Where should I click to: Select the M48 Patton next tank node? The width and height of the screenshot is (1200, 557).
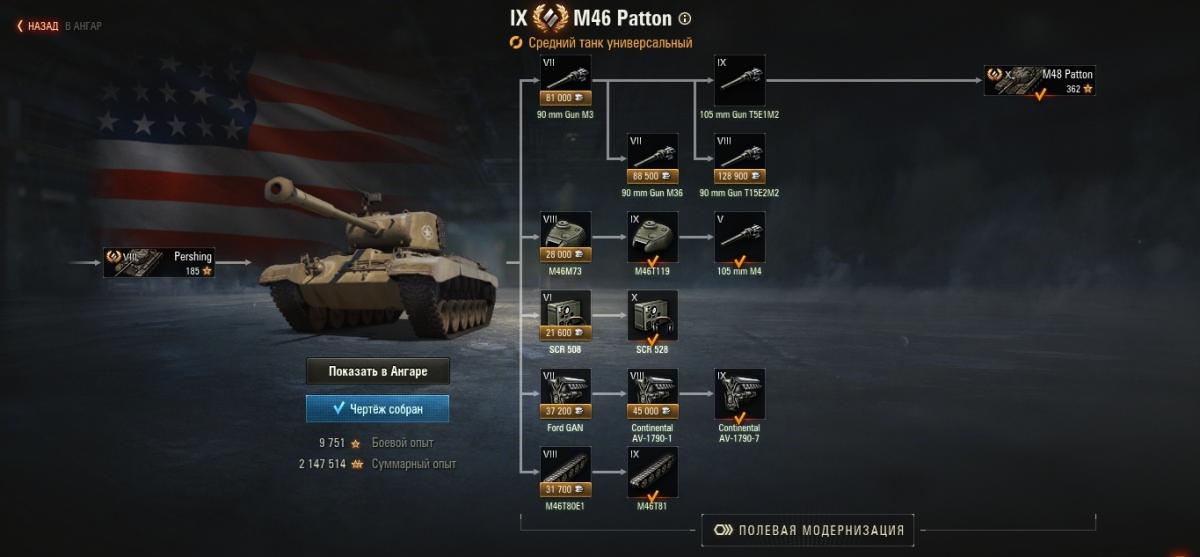tap(1040, 81)
